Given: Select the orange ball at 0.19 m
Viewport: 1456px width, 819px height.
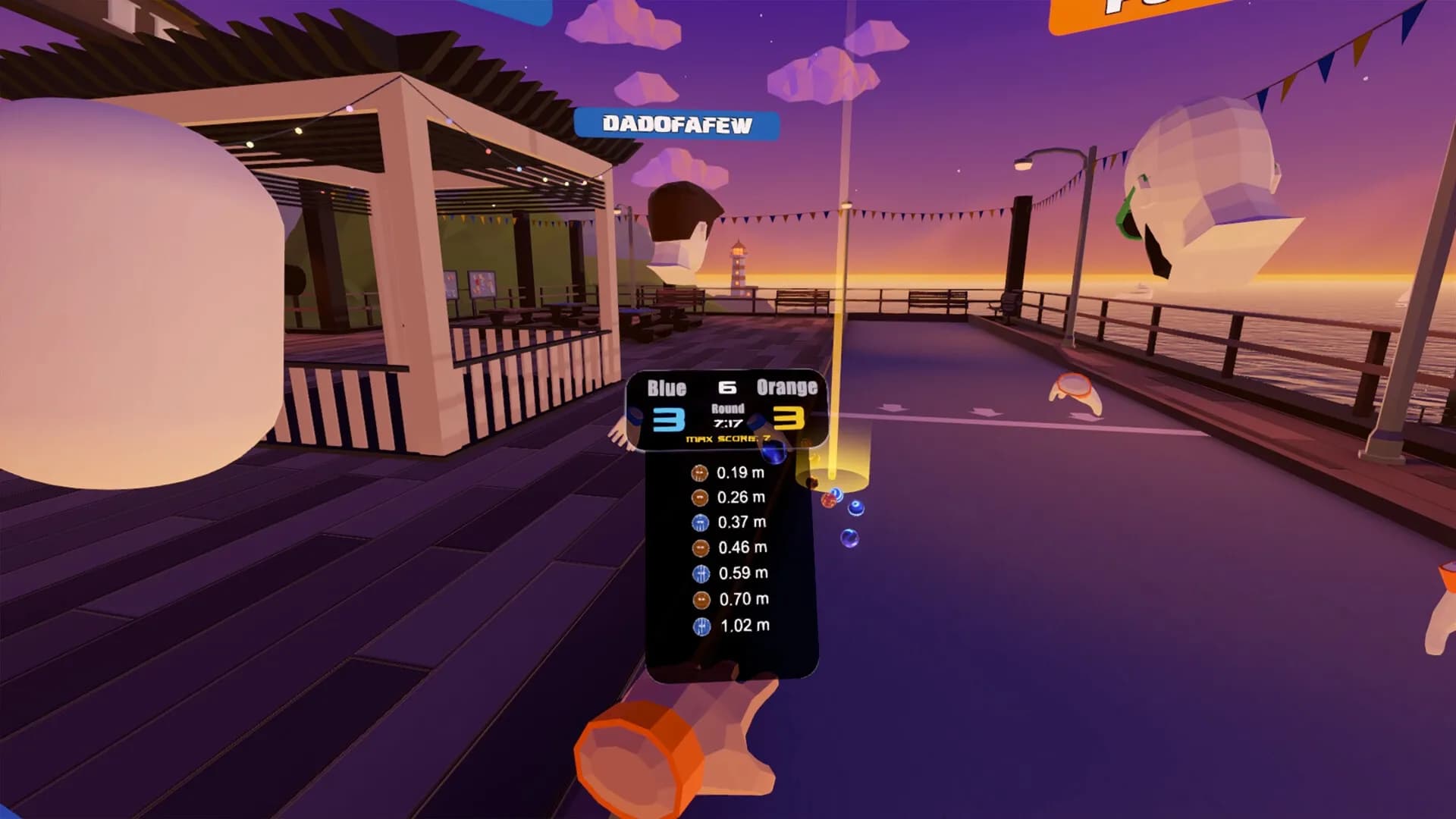Looking at the screenshot, I should click(698, 473).
